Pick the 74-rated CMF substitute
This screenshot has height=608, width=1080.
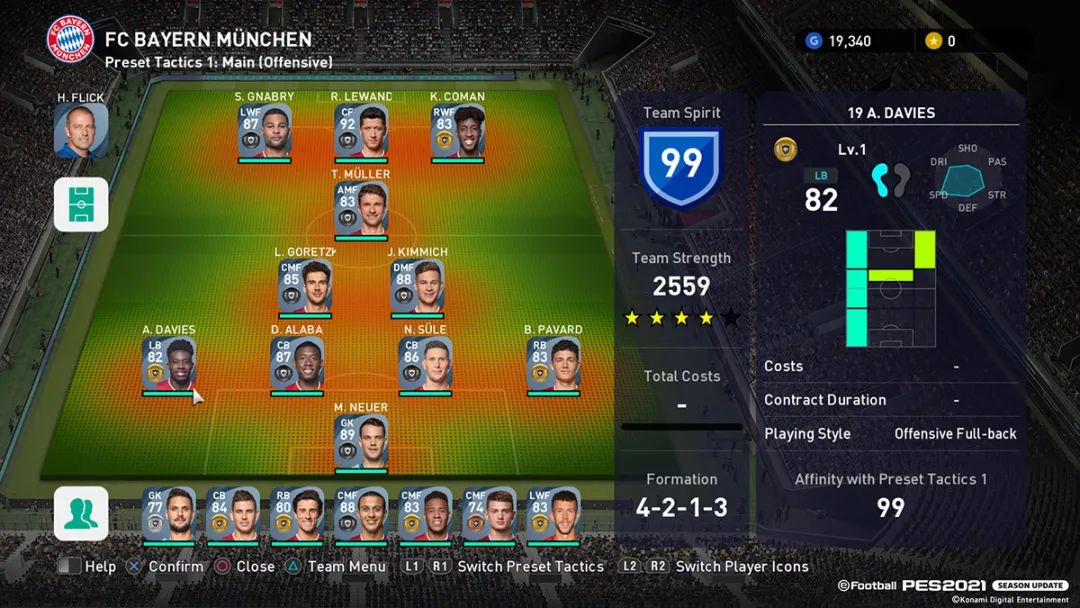point(489,514)
